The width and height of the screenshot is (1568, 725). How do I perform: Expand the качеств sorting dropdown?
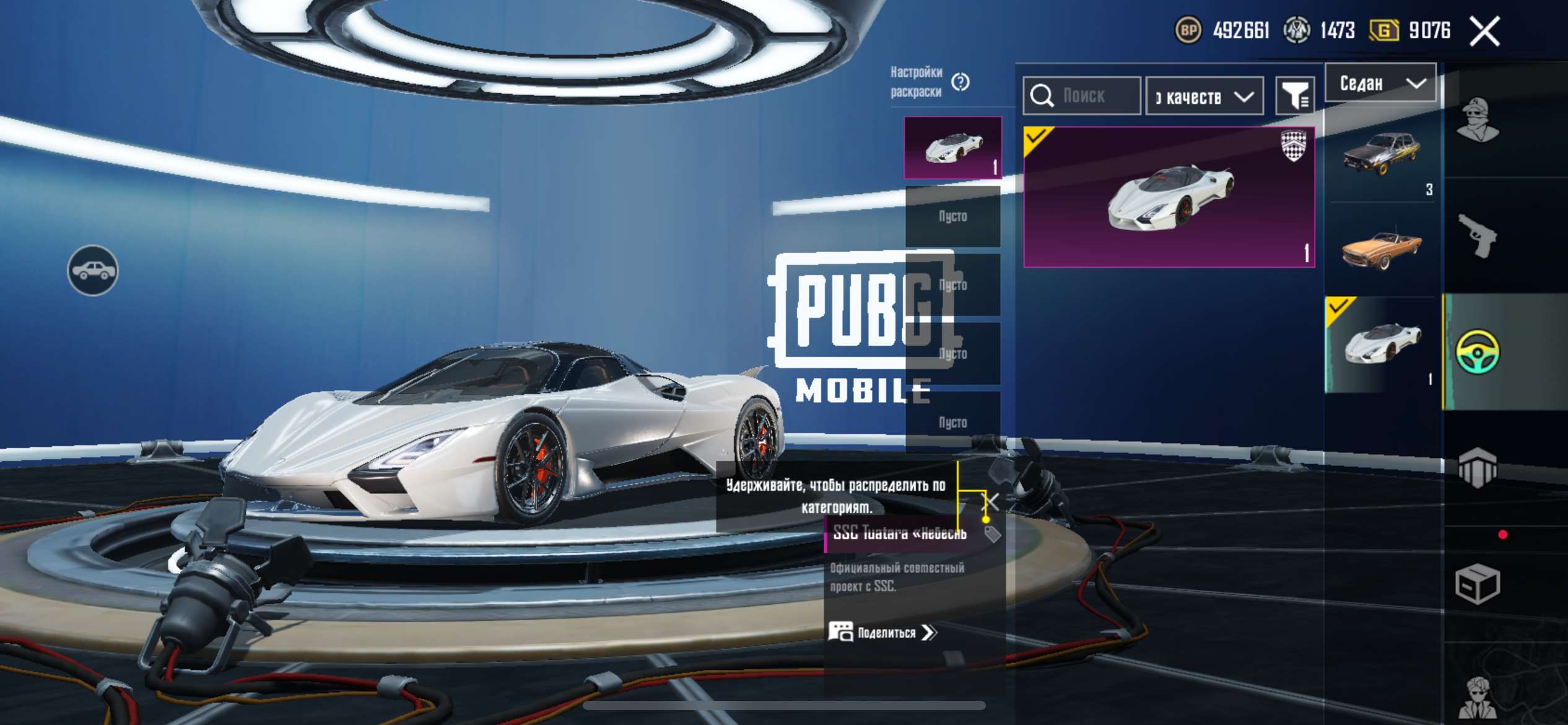1204,96
